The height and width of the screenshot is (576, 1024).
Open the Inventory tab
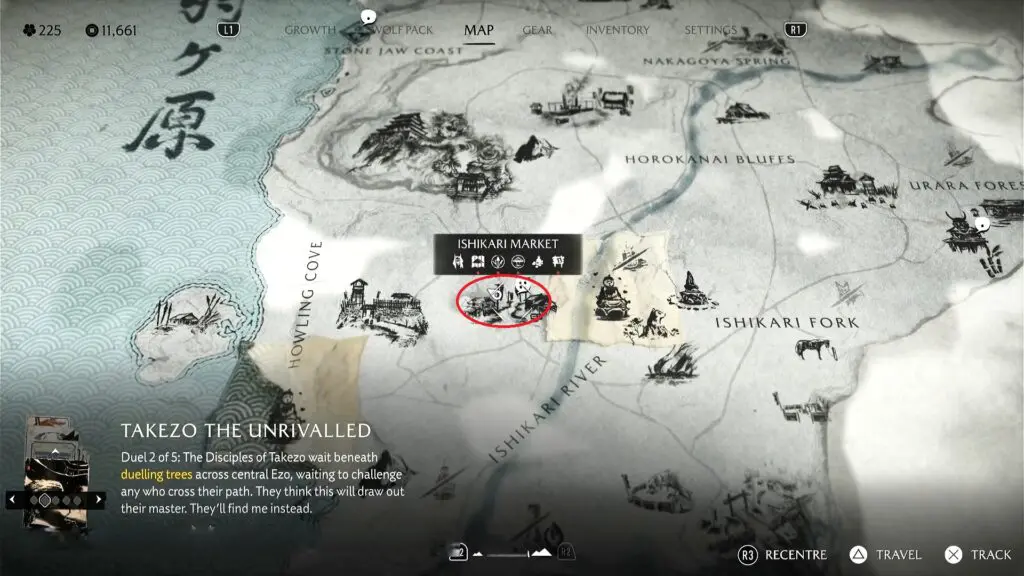pyautogui.click(x=617, y=30)
